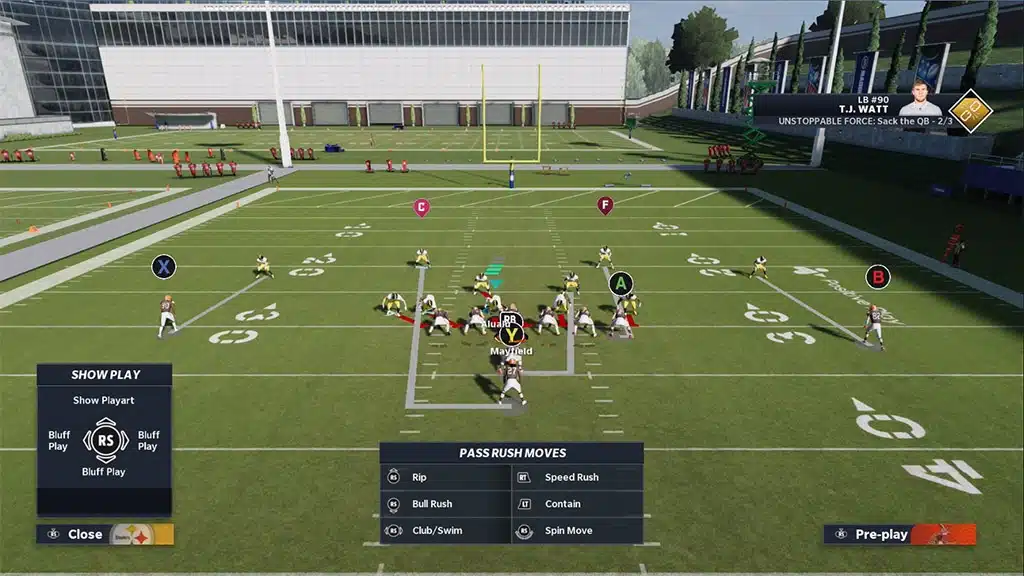Select the Rip pass rush move
Viewport: 1024px width, 576px height.
[445, 478]
